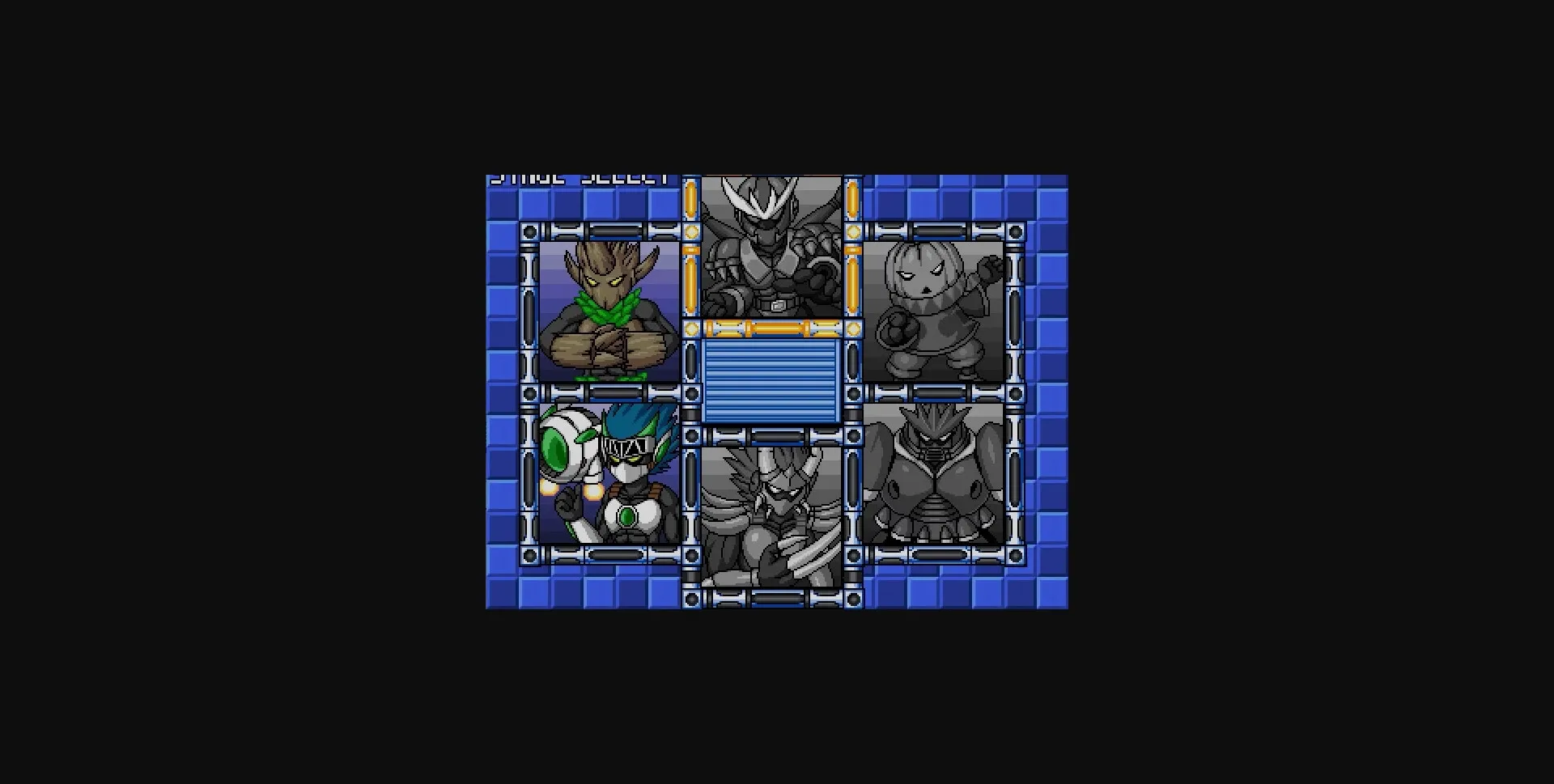Viewport: 1554px width, 784px height.
Task: Click the pumpkin boss's raised fist
Action: [x=989, y=268]
